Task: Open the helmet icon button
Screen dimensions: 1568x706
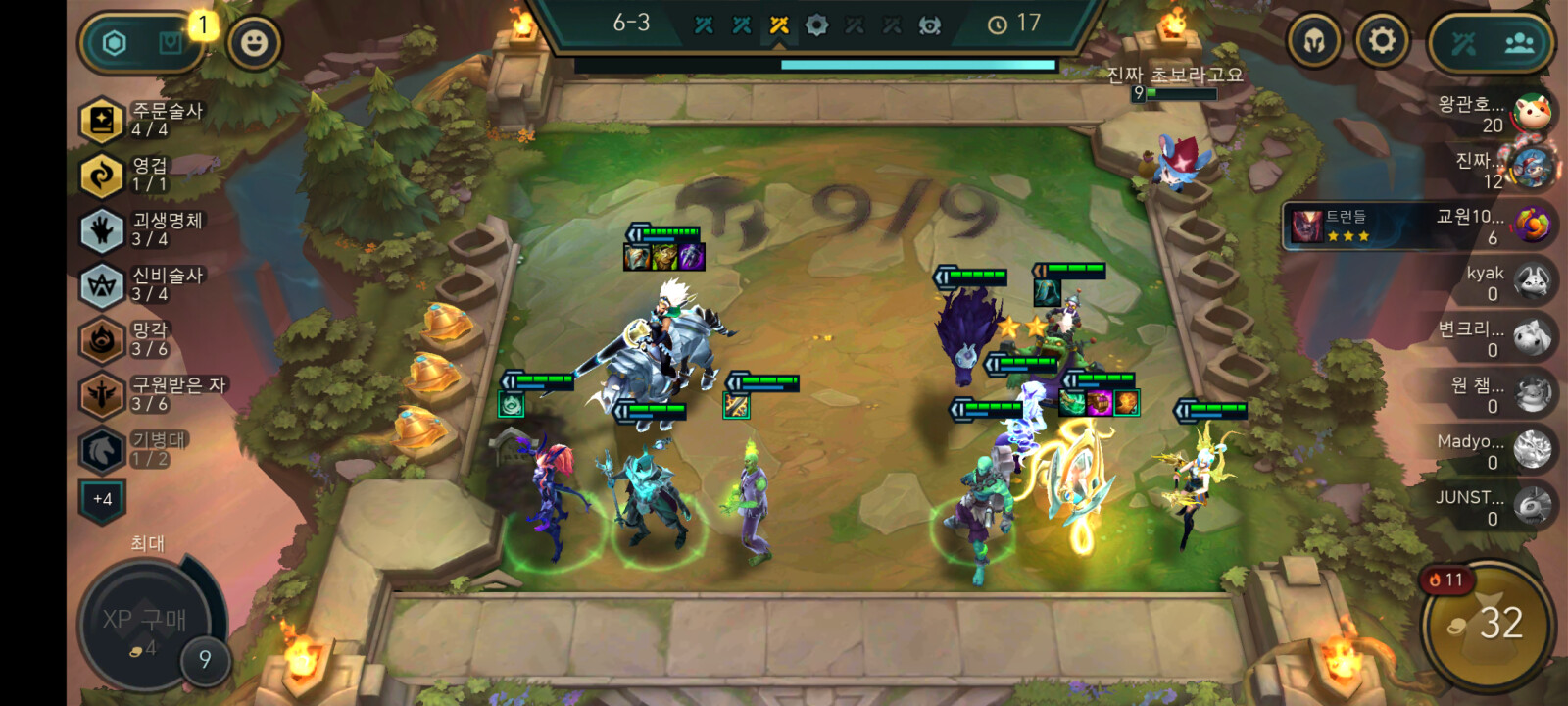Action: click(1313, 42)
